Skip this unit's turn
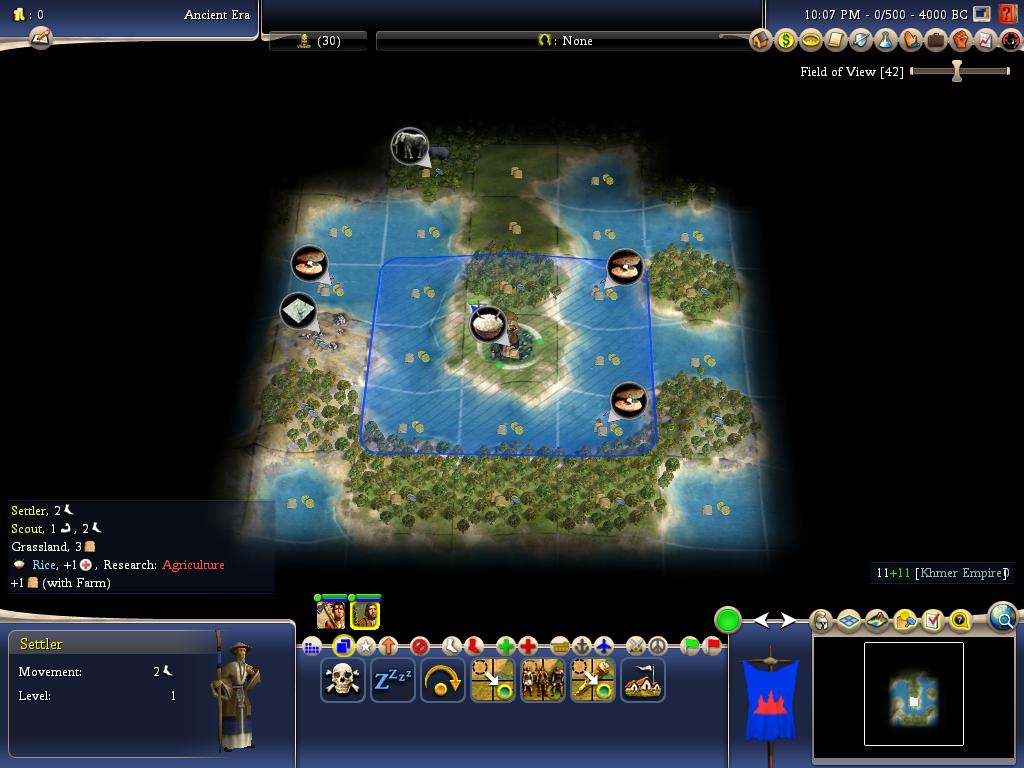Image resolution: width=1024 pixels, height=768 pixels. tap(442, 681)
